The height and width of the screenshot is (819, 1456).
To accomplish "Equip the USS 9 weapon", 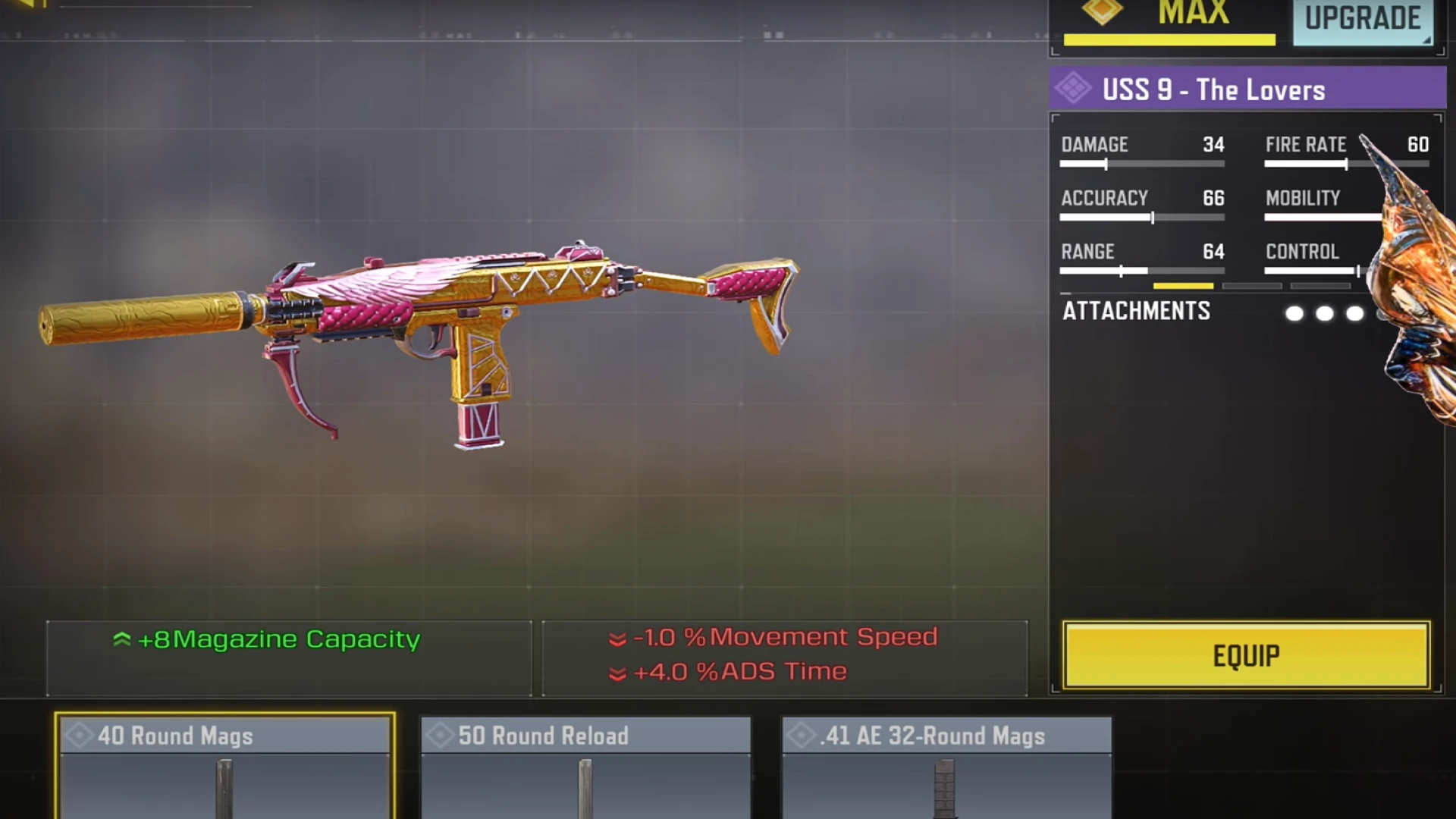I will point(1246,655).
